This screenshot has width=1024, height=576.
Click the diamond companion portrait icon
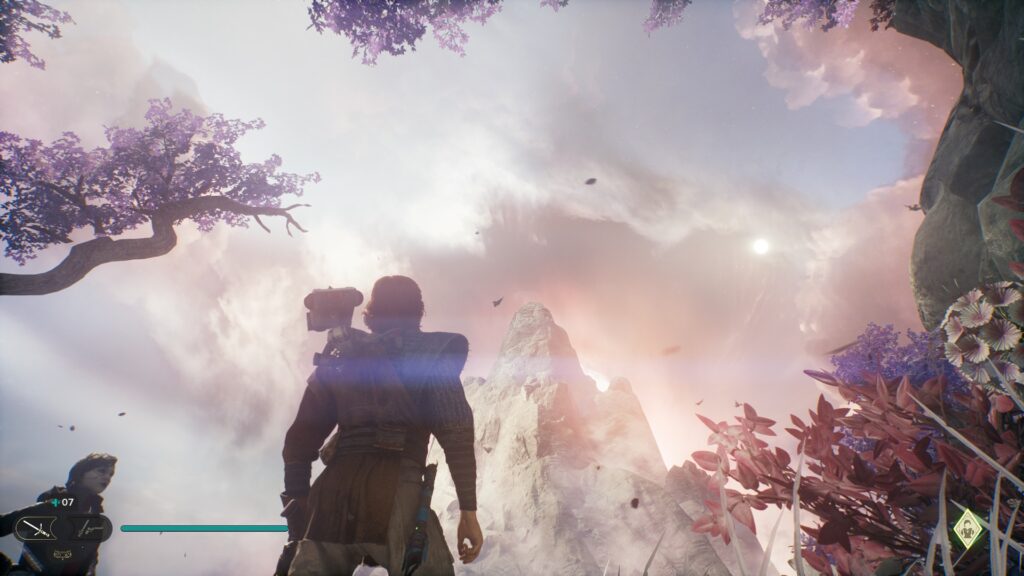click(x=966, y=529)
